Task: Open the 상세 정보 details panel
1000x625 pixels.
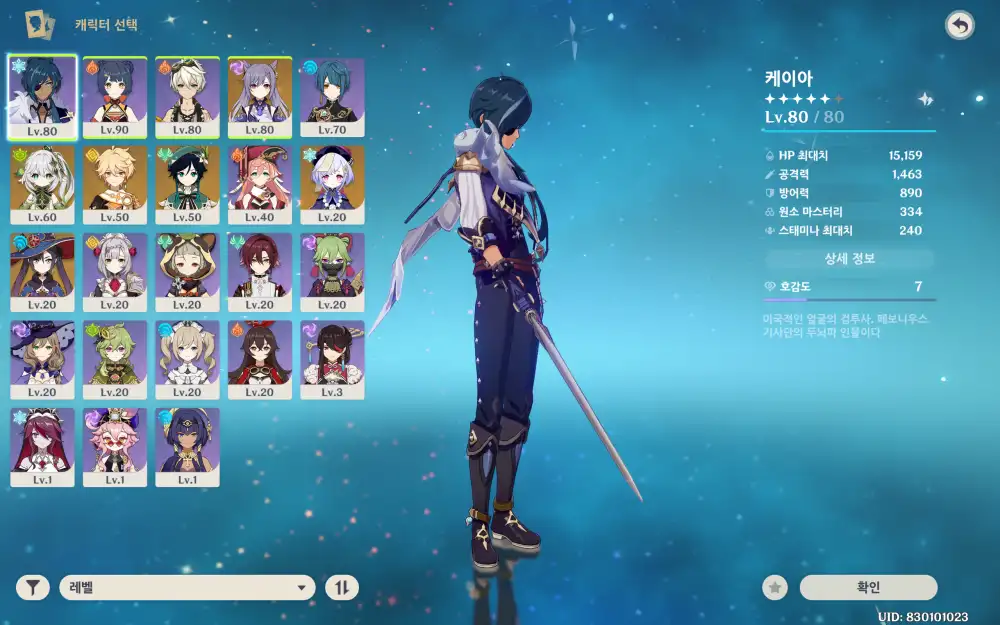Action: 849,259
